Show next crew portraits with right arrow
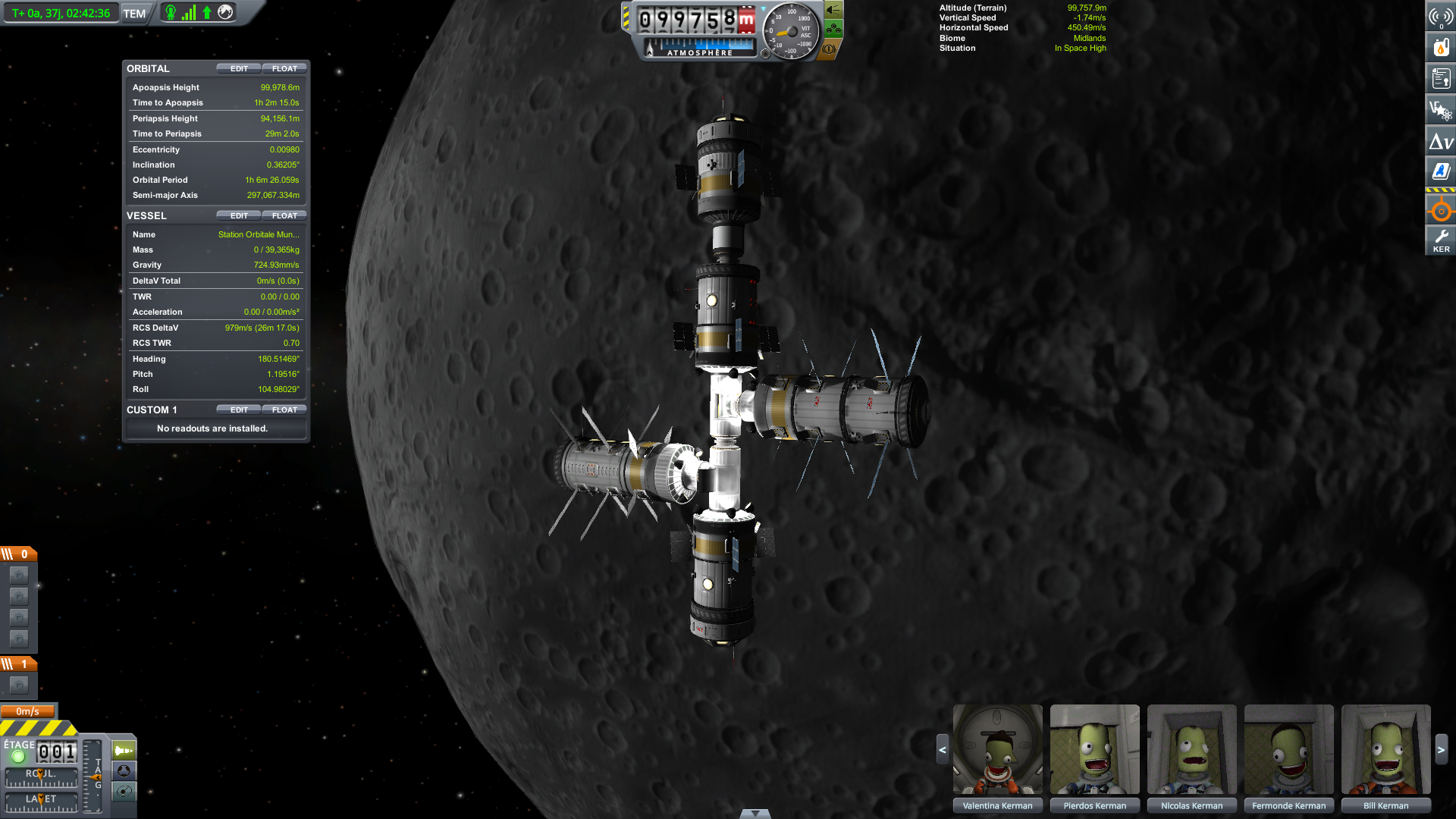 1442,749
